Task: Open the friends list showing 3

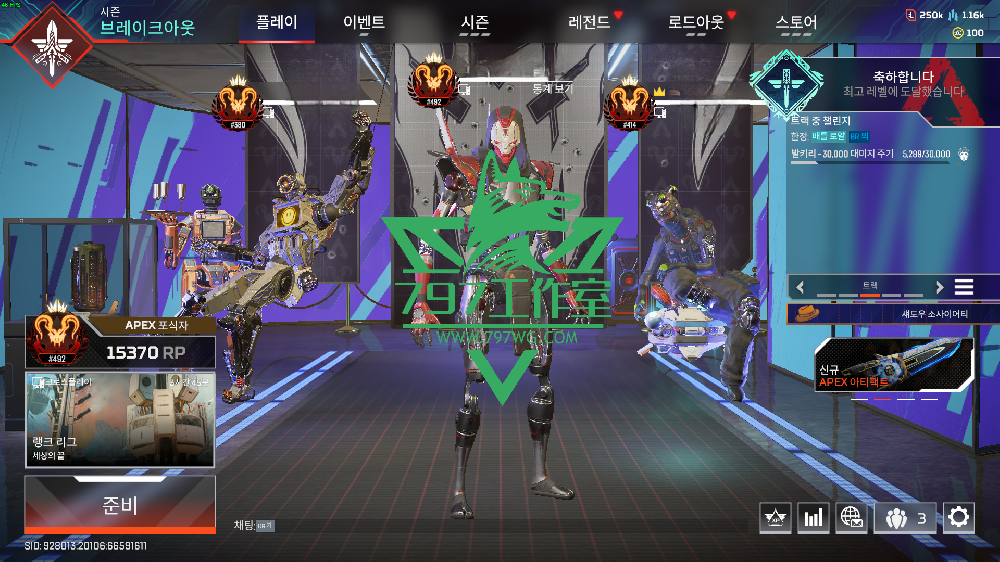Action: coord(906,517)
